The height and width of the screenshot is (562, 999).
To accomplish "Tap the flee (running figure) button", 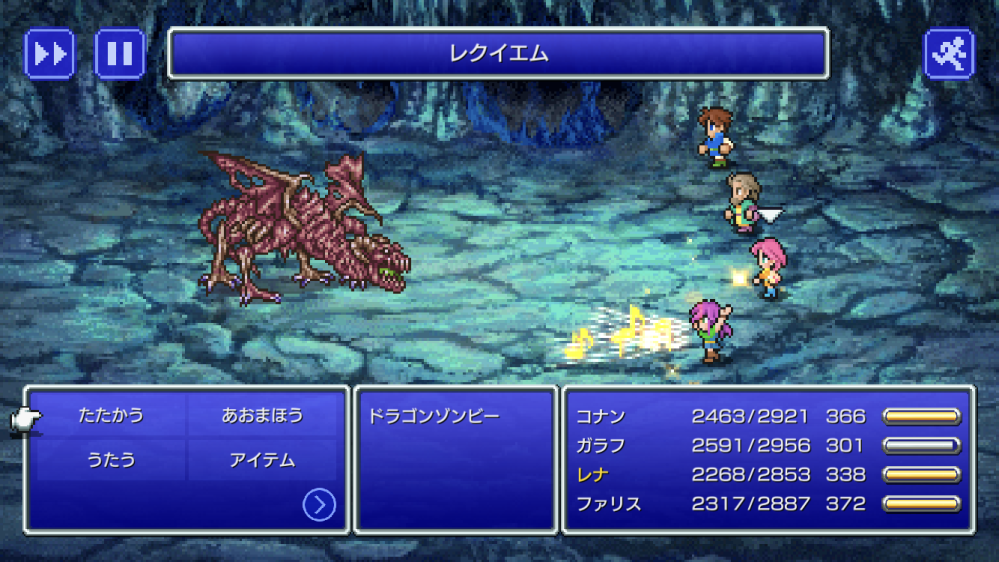I will pos(949,53).
